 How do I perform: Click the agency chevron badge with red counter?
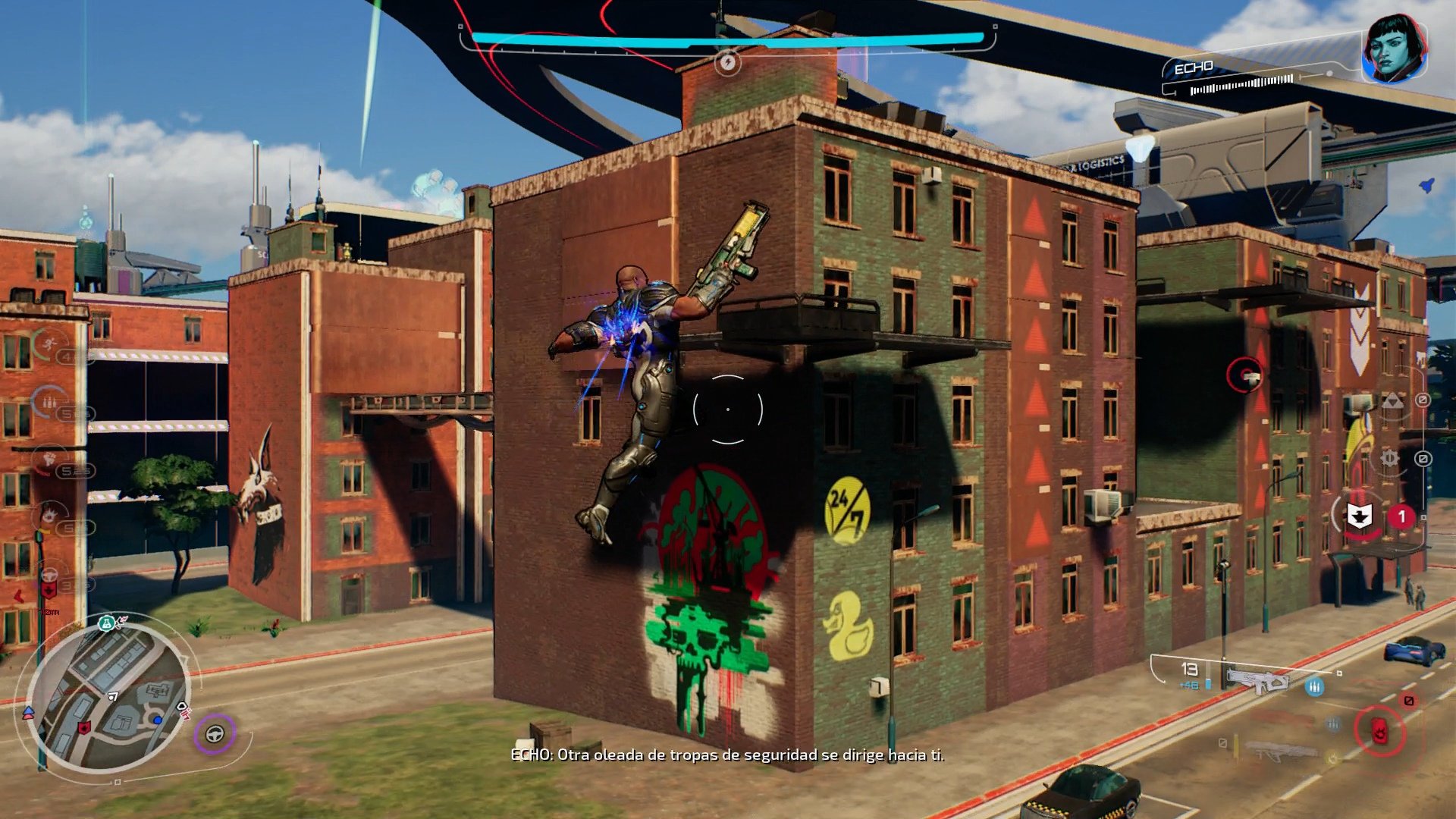click(1360, 516)
